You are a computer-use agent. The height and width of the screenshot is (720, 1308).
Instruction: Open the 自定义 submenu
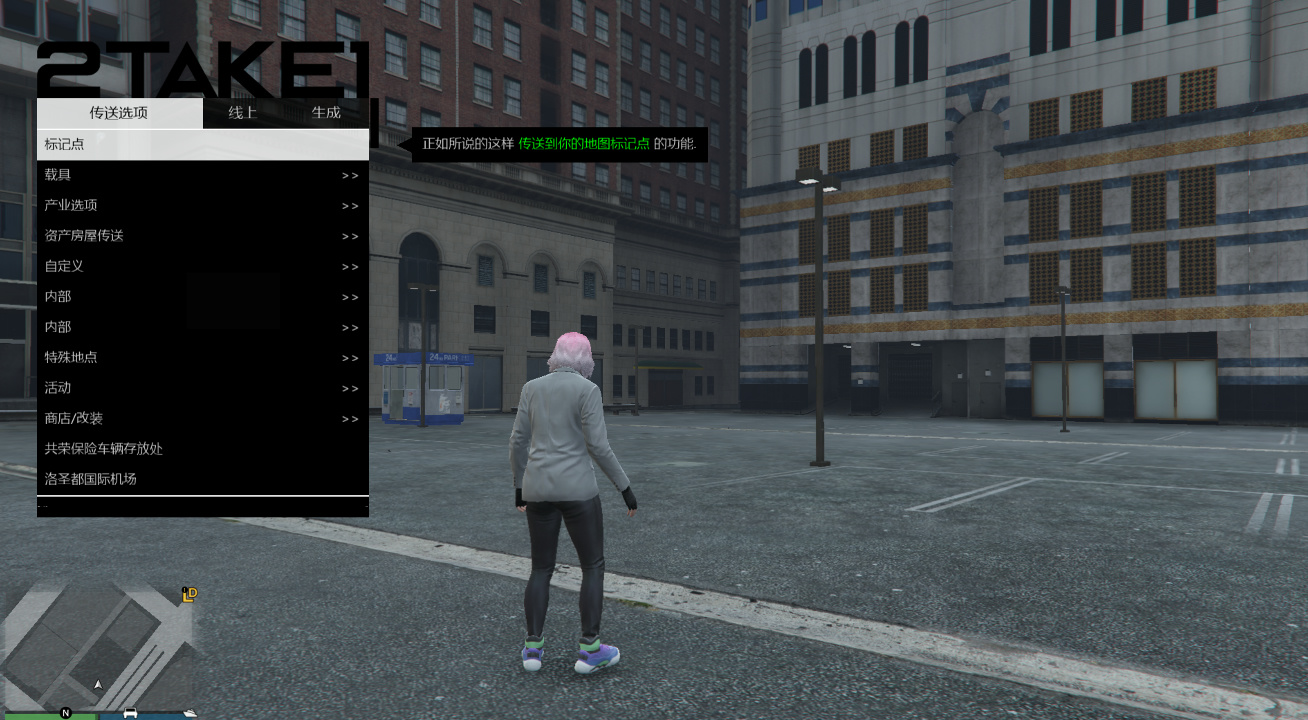(200, 266)
